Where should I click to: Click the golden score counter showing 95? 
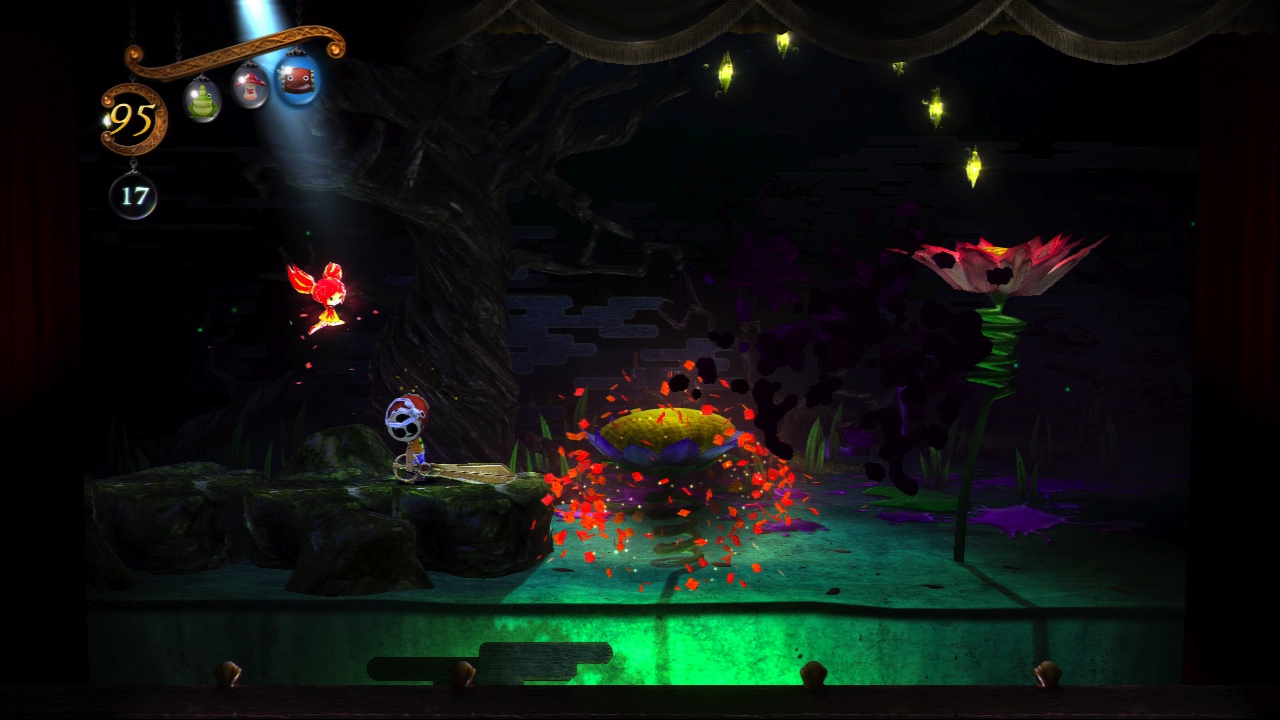coord(130,118)
